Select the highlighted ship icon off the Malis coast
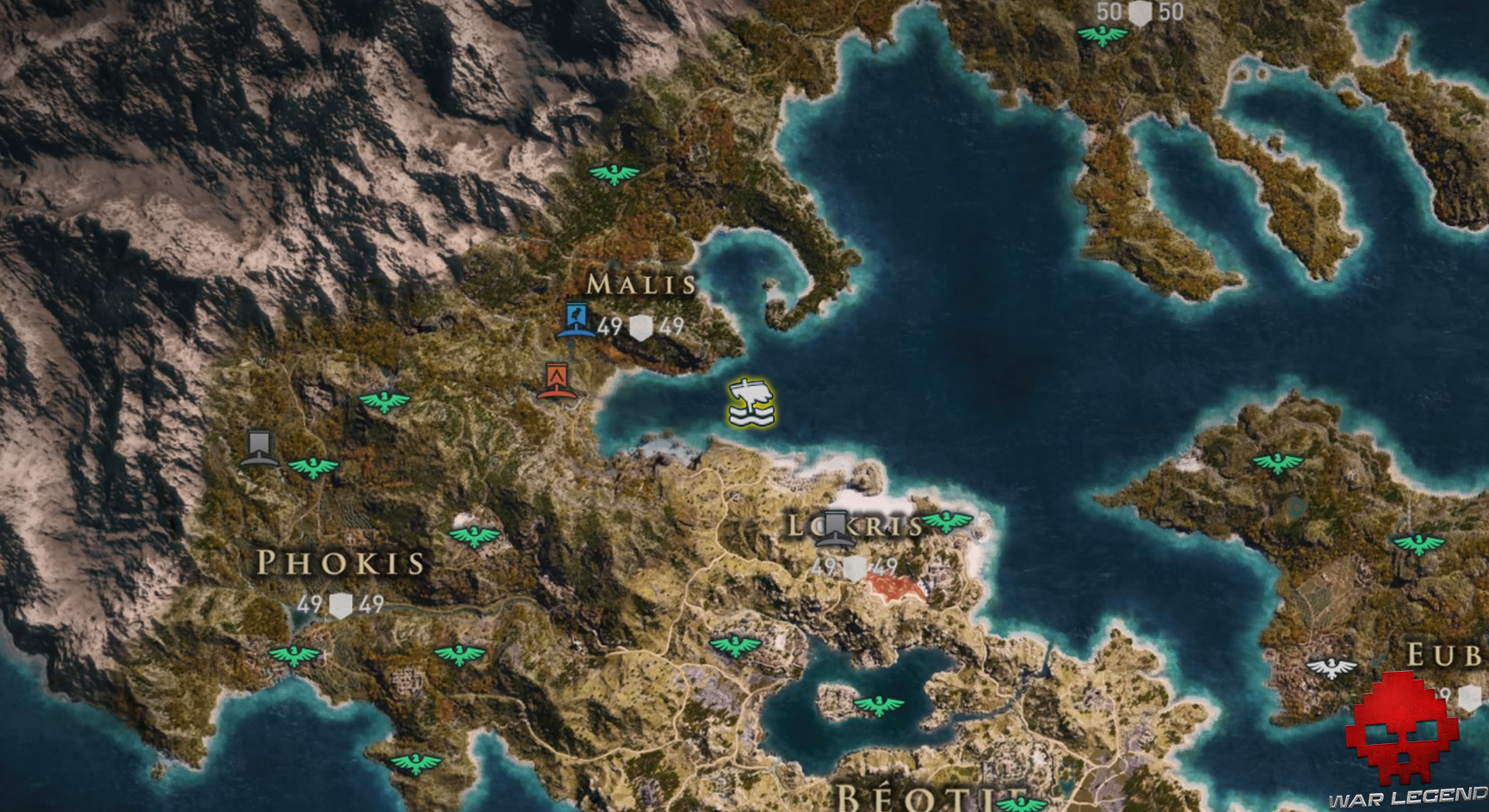1489x812 pixels. pyautogui.click(x=751, y=403)
